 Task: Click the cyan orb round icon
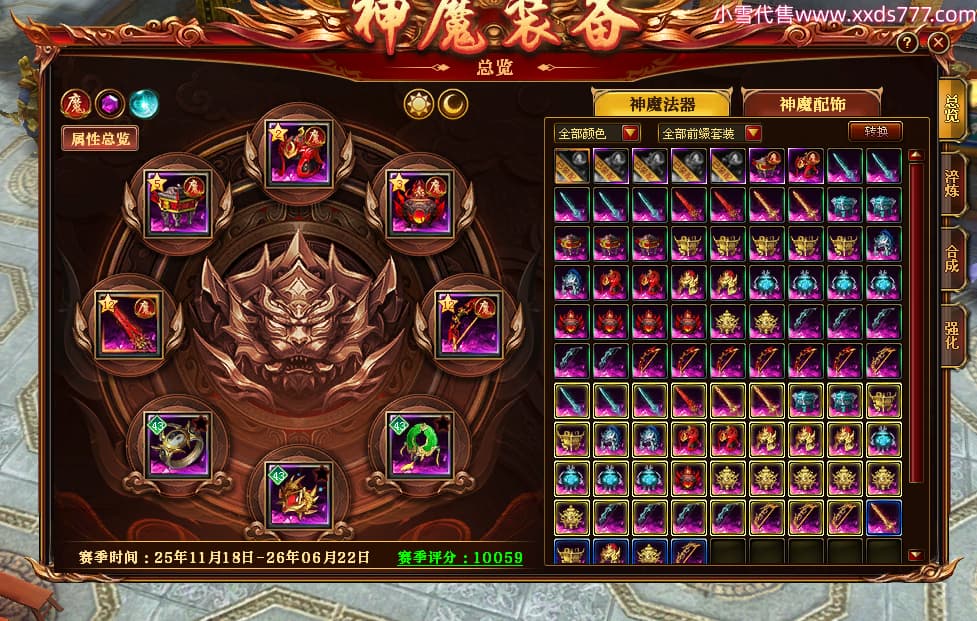144,103
